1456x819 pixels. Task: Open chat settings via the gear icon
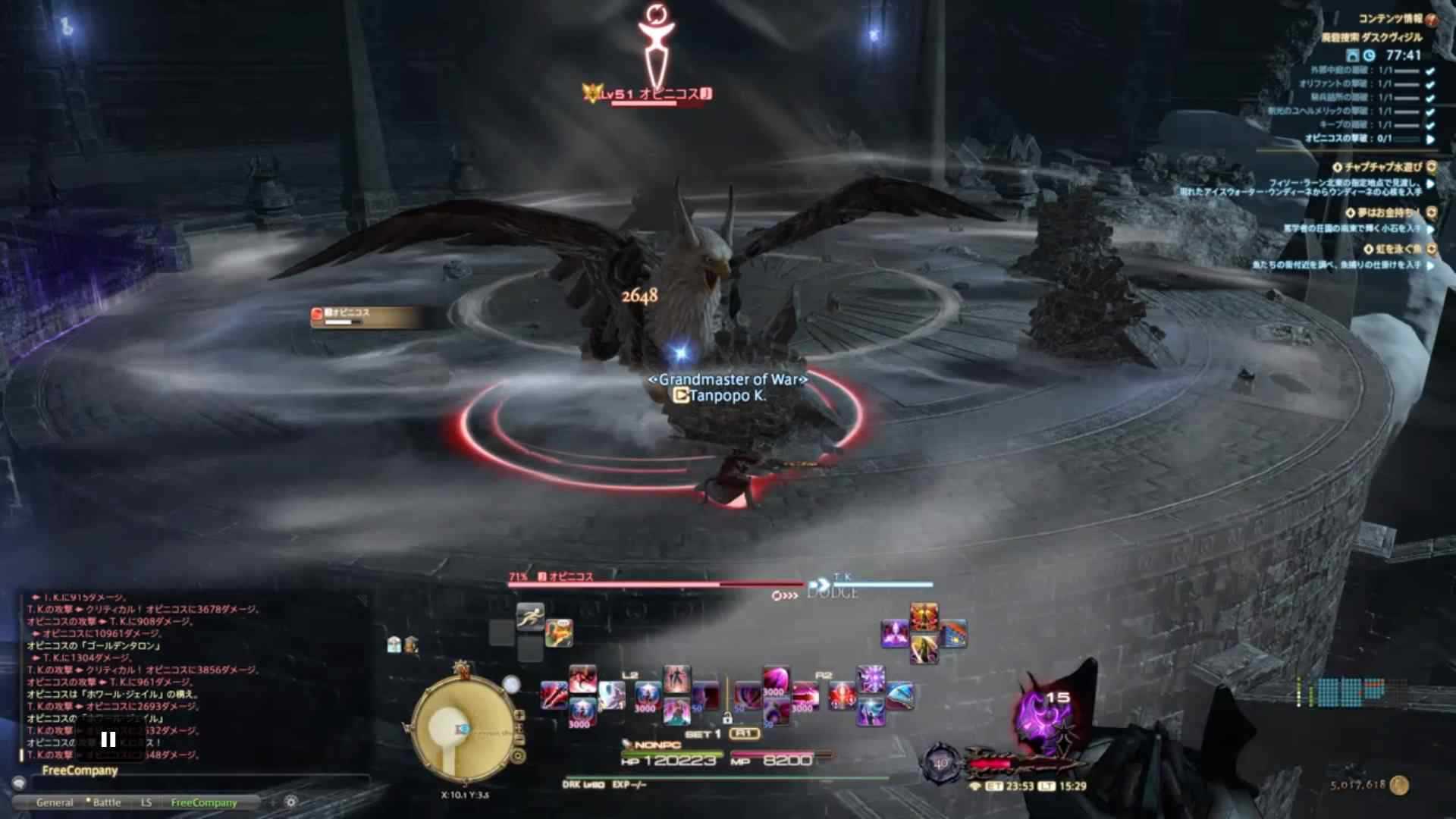tap(291, 802)
